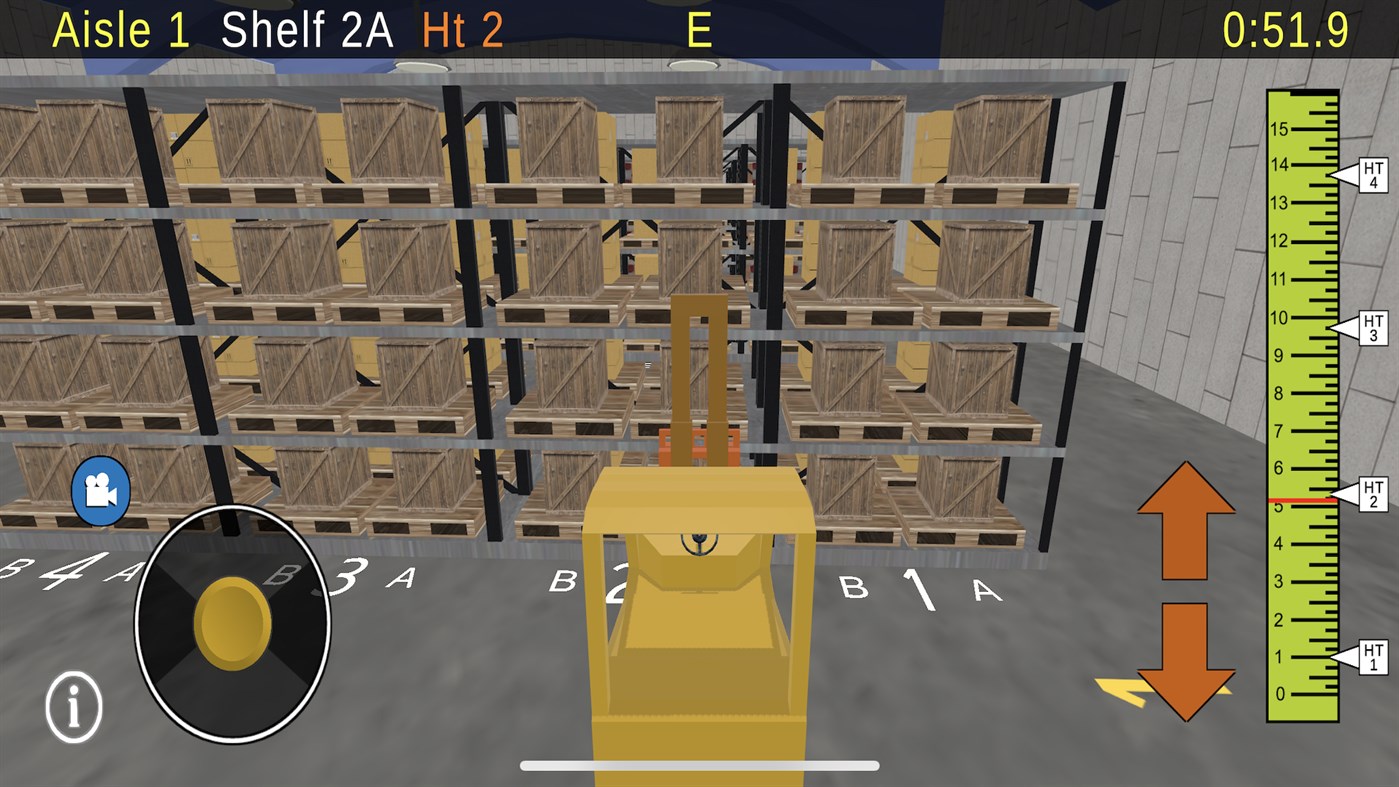Click the horizontal bar at the bottom center
The width and height of the screenshot is (1399, 787).
click(699, 765)
